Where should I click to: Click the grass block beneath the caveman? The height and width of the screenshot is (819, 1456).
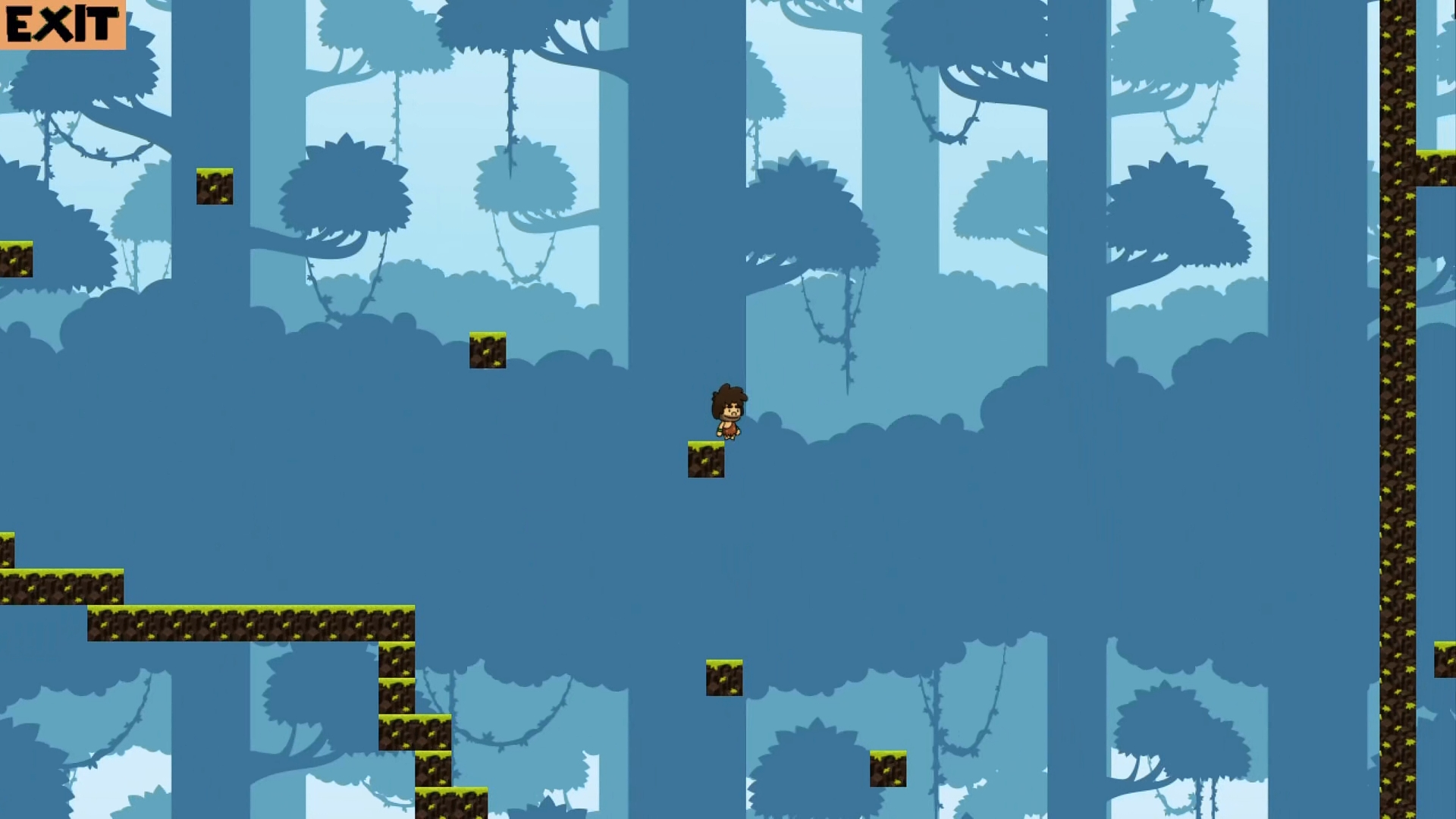705,459
